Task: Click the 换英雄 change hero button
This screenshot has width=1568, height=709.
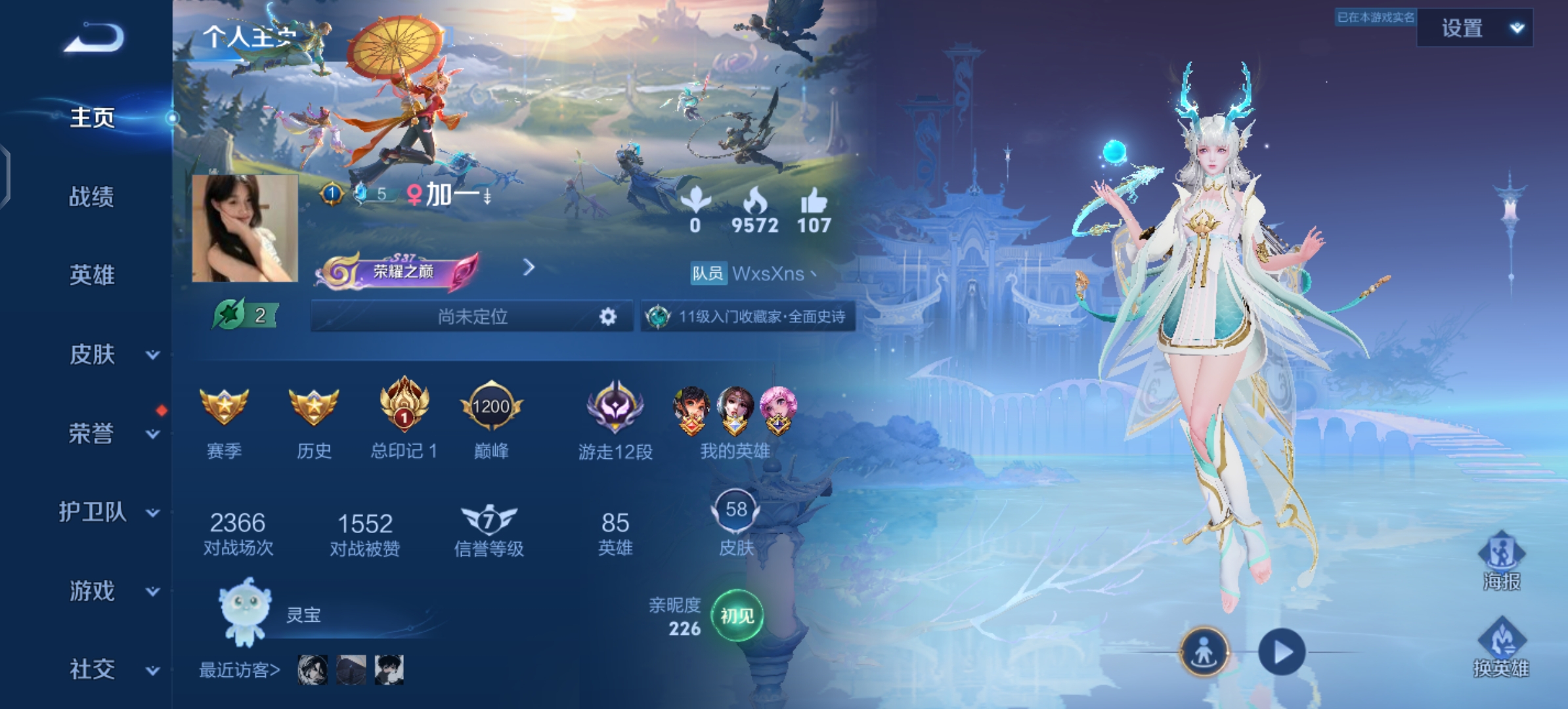Action: tap(1501, 647)
